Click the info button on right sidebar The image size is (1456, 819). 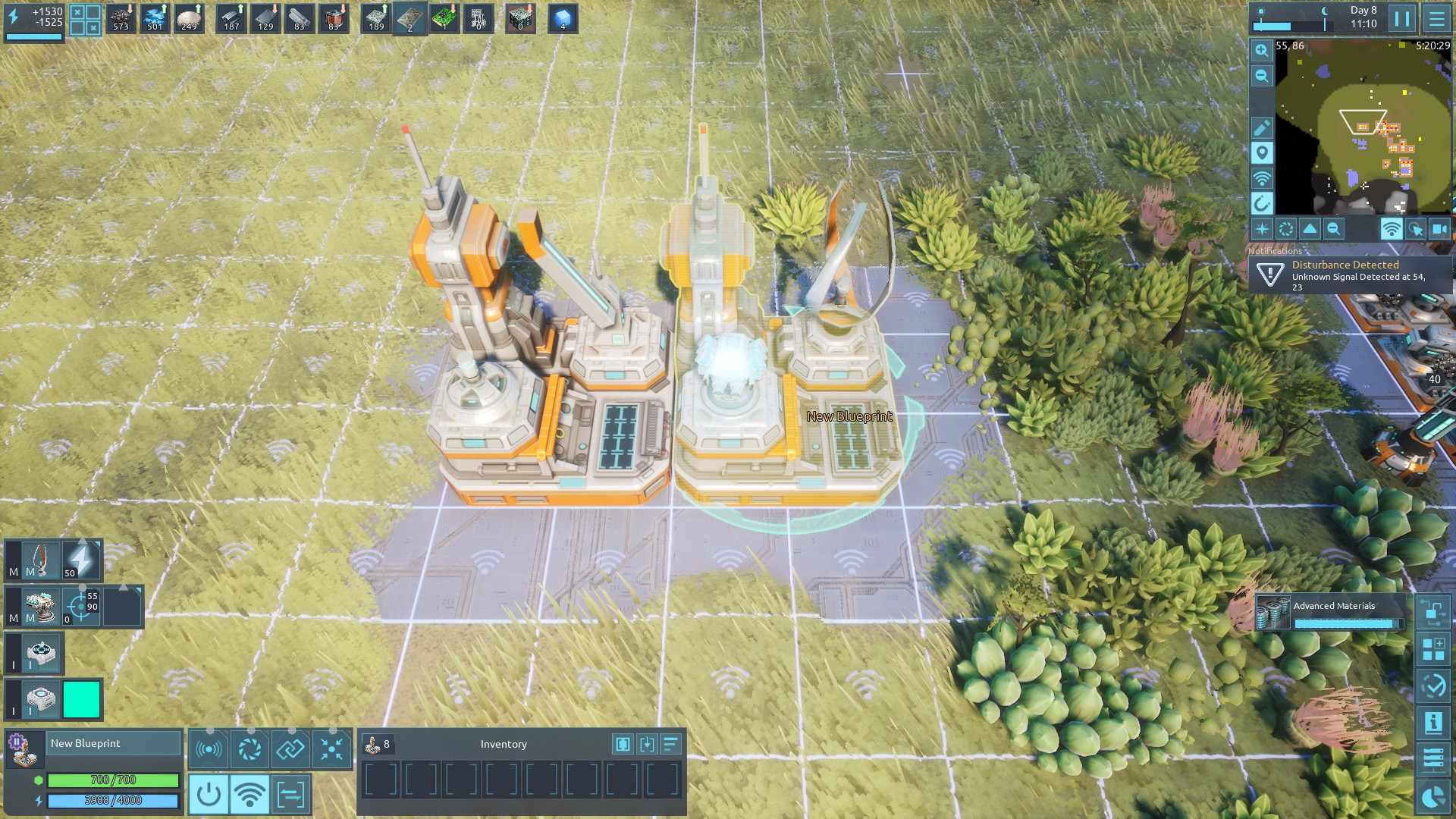point(1433,723)
